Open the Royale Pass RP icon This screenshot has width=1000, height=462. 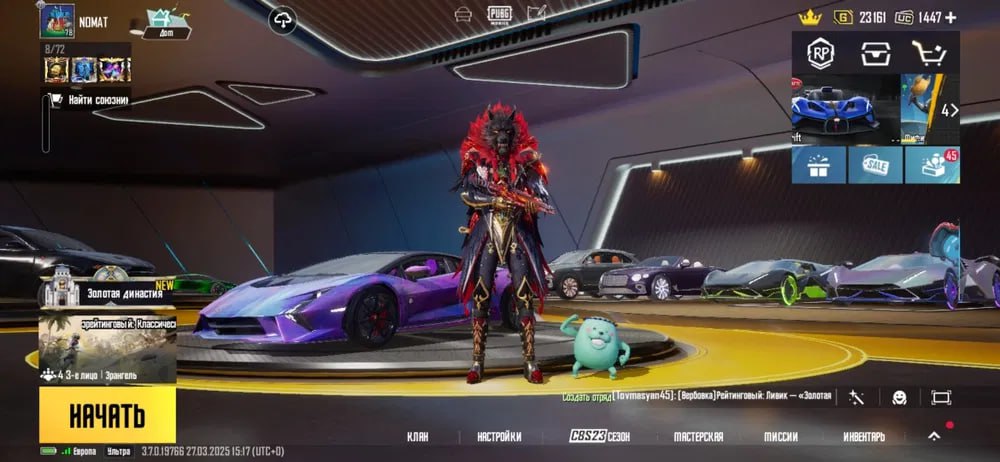pyautogui.click(x=822, y=53)
